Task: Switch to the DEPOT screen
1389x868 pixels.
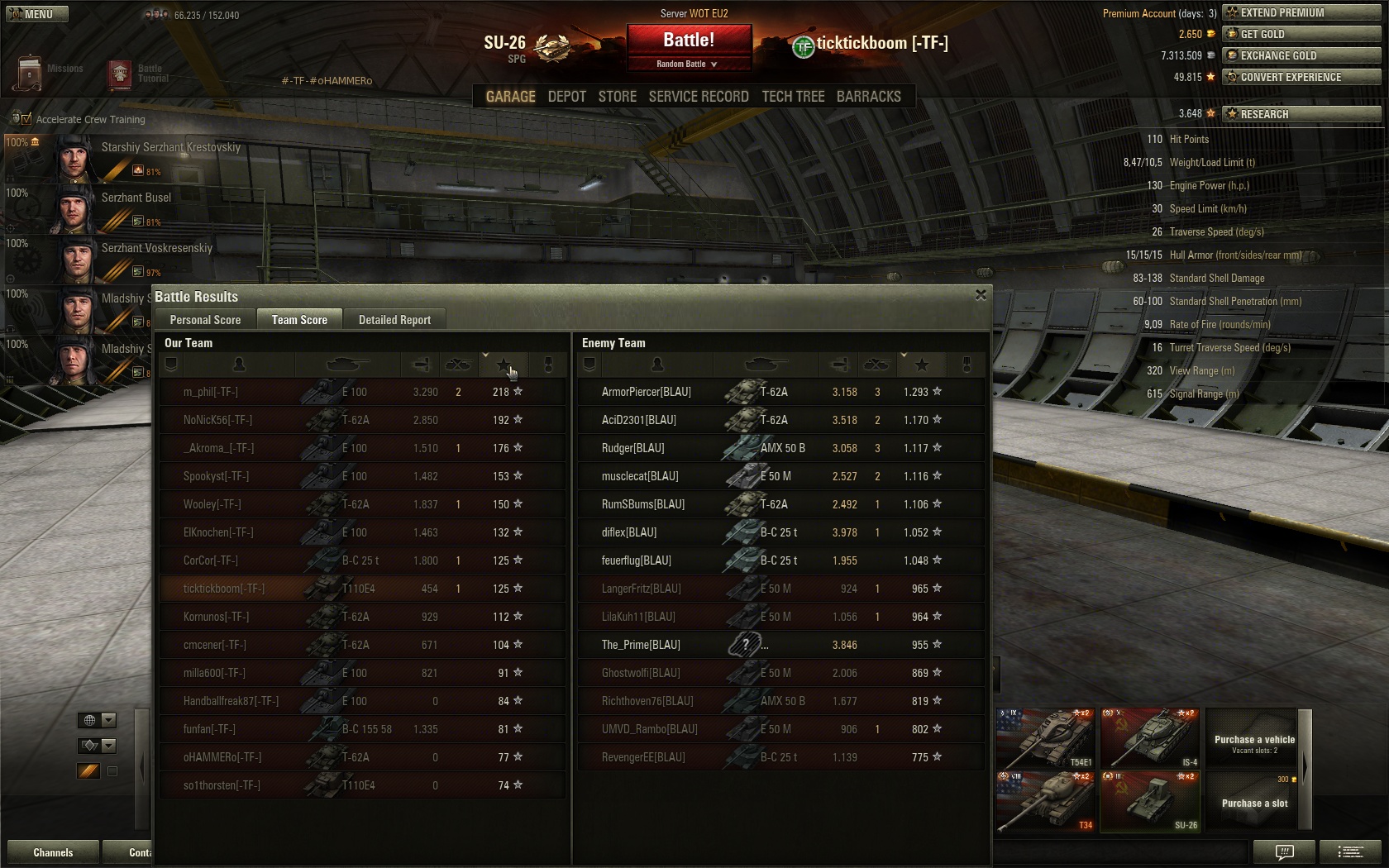Action: [x=566, y=97]
